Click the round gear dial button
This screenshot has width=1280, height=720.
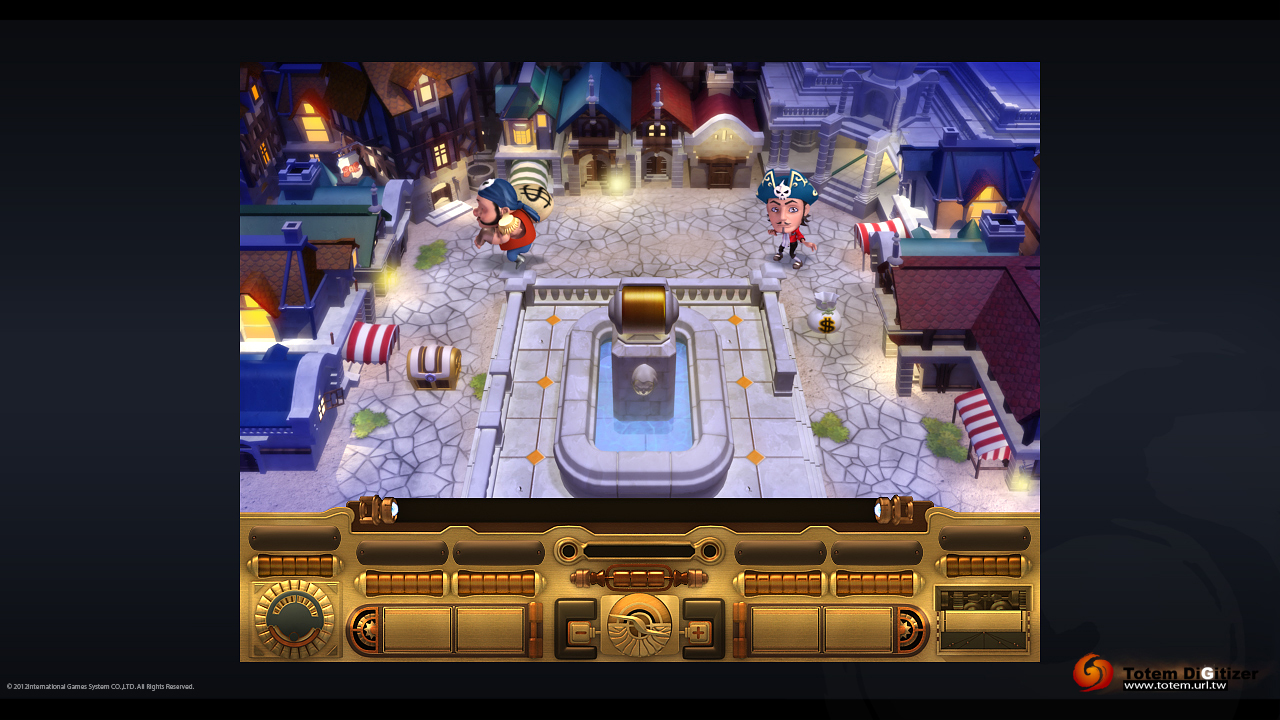pos(294,620)
